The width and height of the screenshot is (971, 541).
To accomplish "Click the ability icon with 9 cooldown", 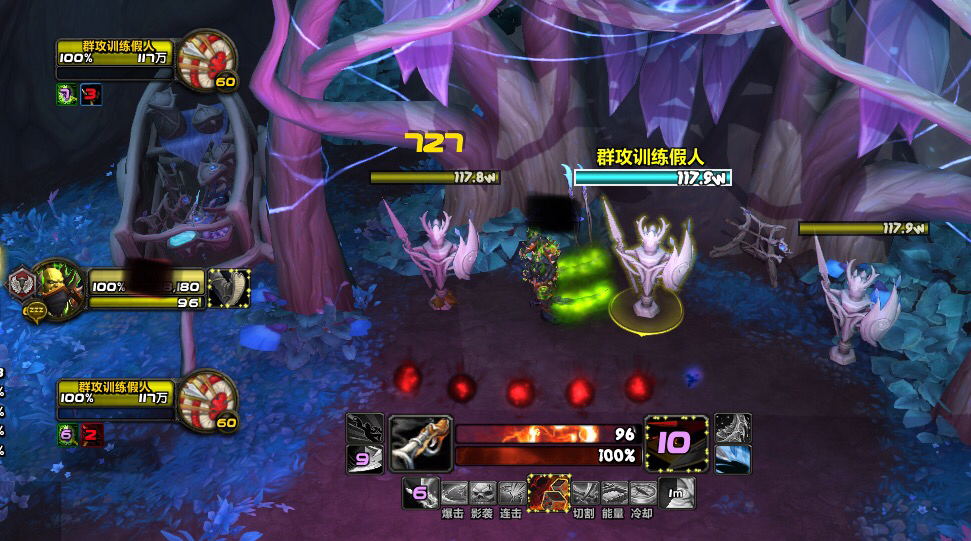I will [x=364, y=459].
